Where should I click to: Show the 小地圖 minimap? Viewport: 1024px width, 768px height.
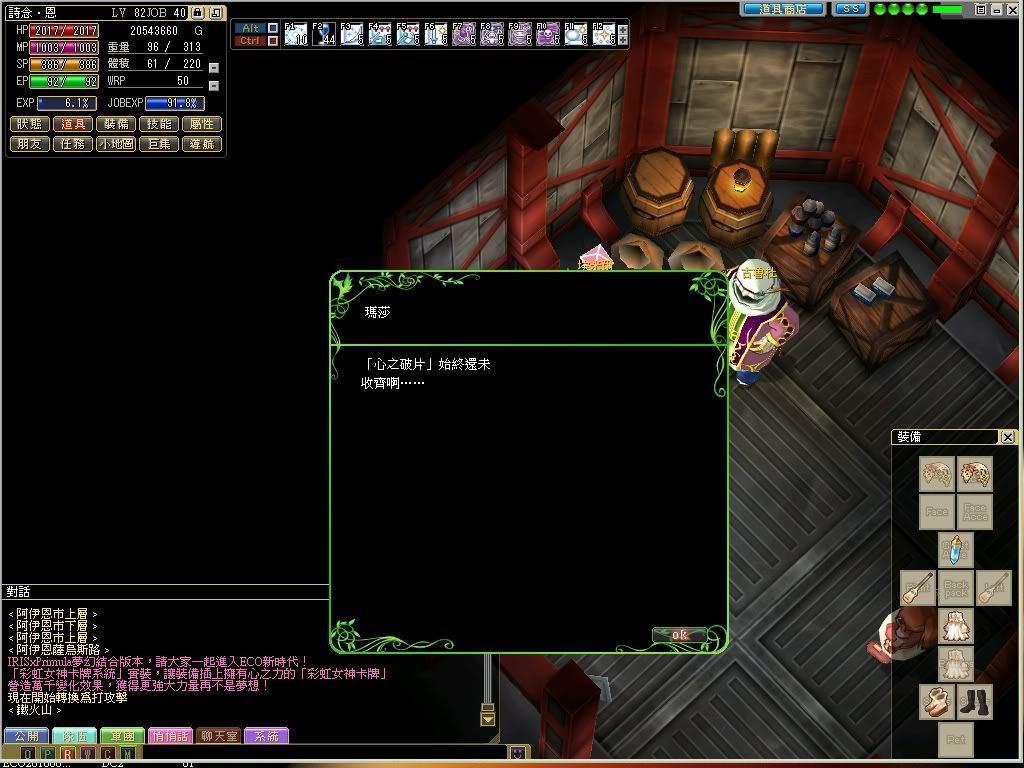point(116,144)
